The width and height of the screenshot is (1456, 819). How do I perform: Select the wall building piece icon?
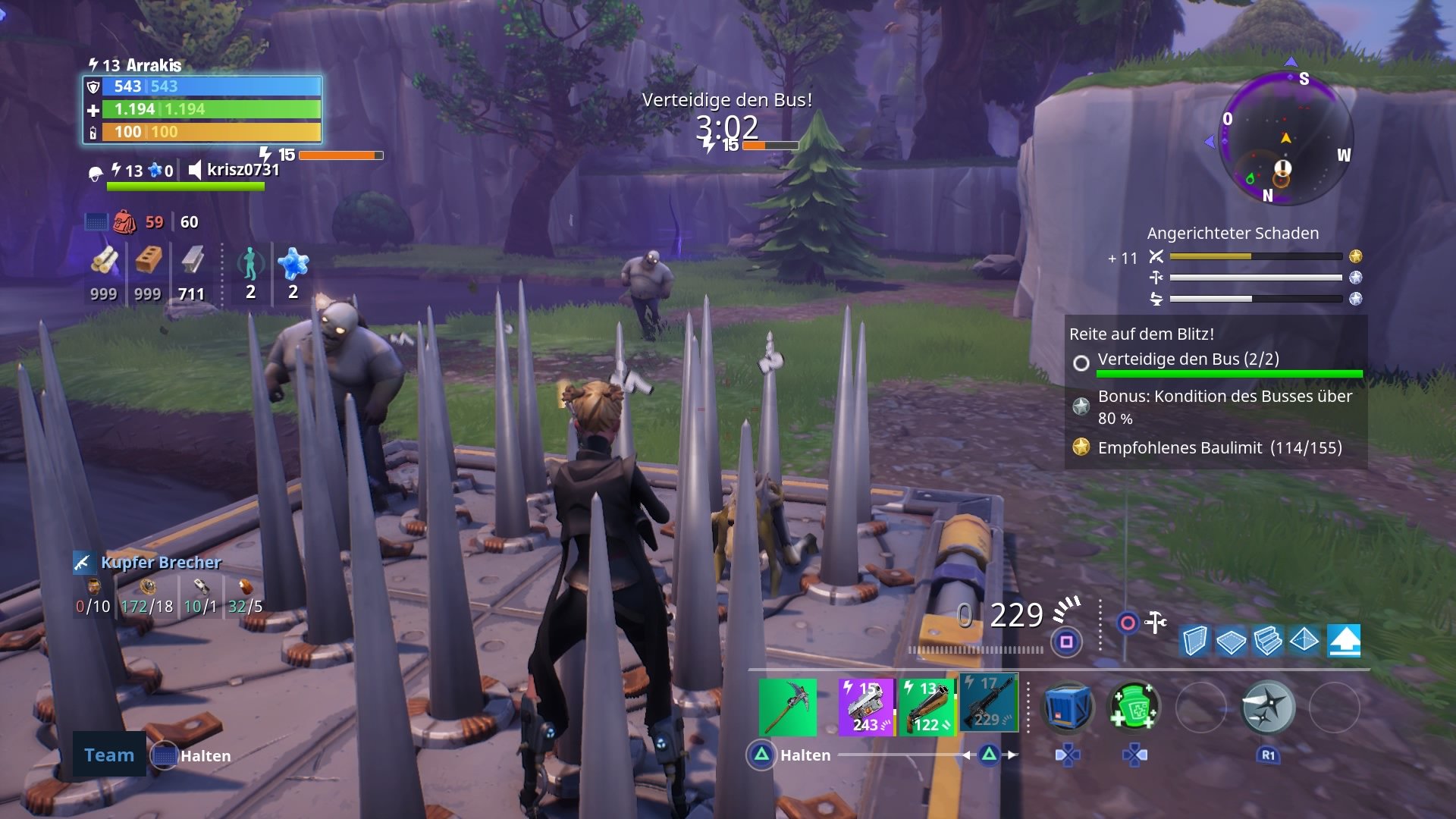(x=1195, y=642)
